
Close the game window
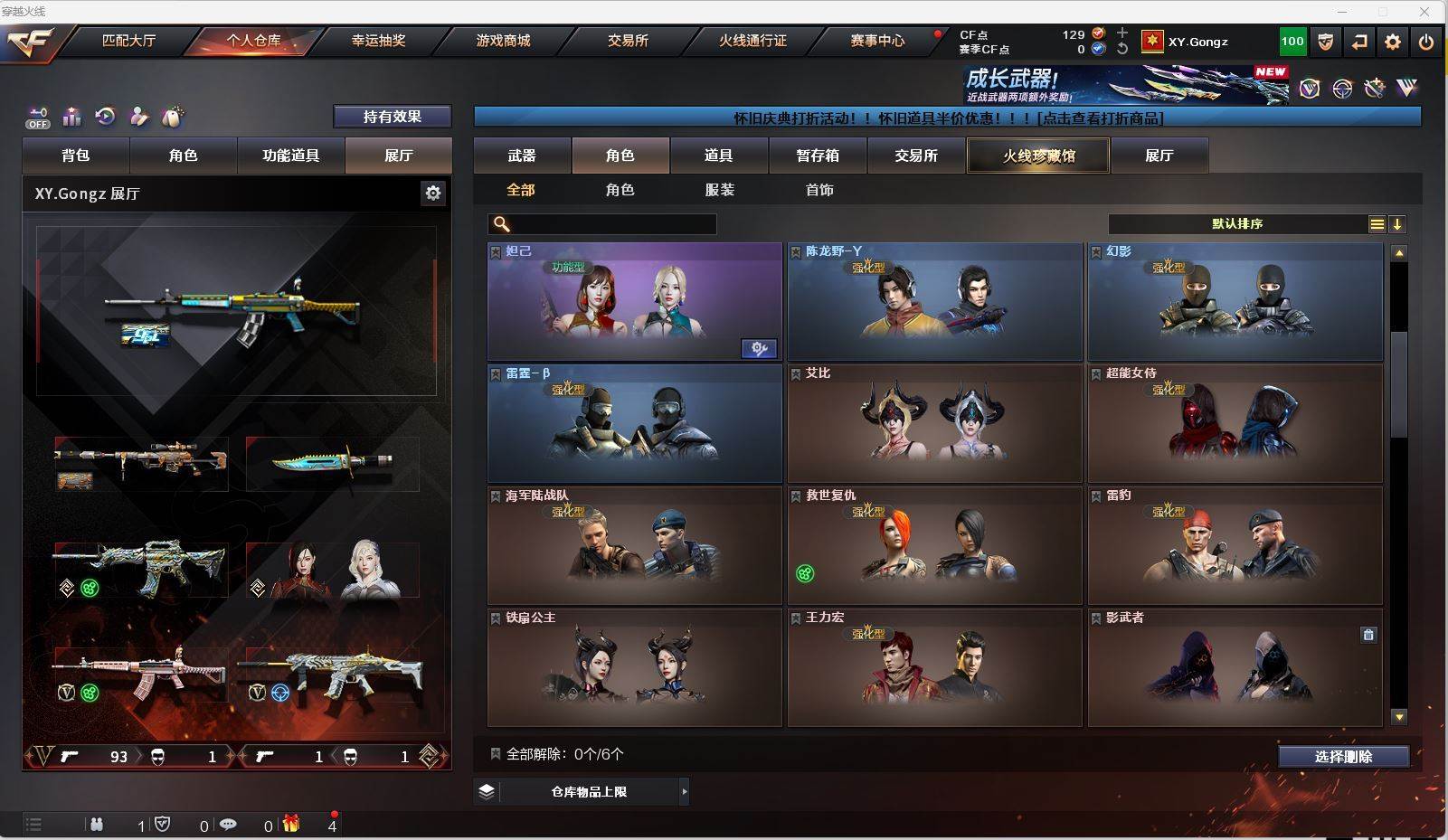(1425, 12)
